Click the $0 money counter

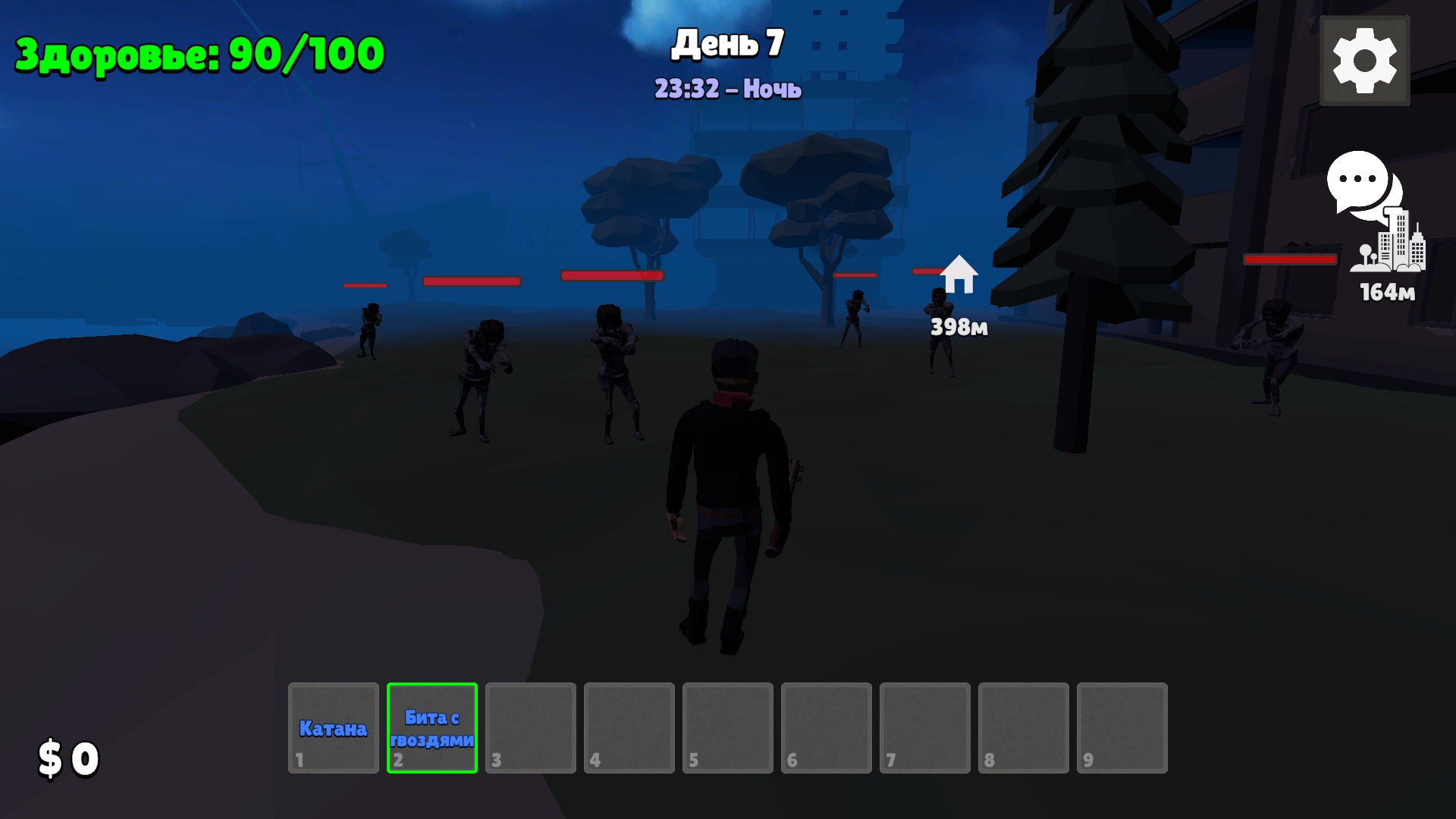coord(68,757)
